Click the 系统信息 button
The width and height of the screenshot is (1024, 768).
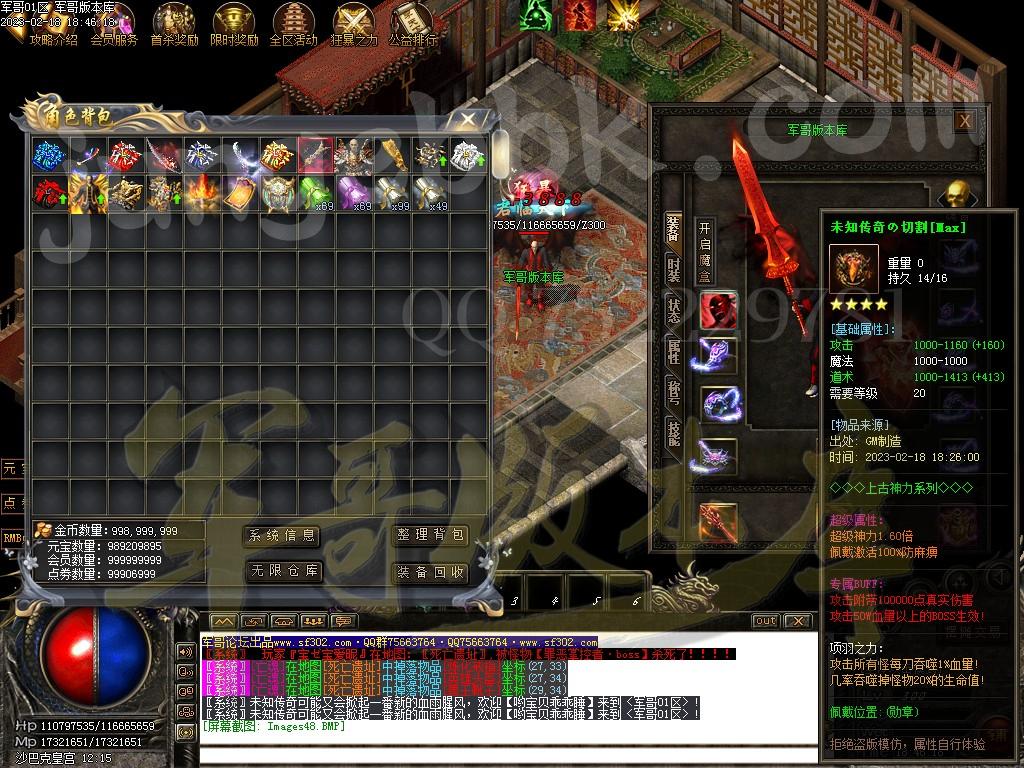tap(282, 536)
